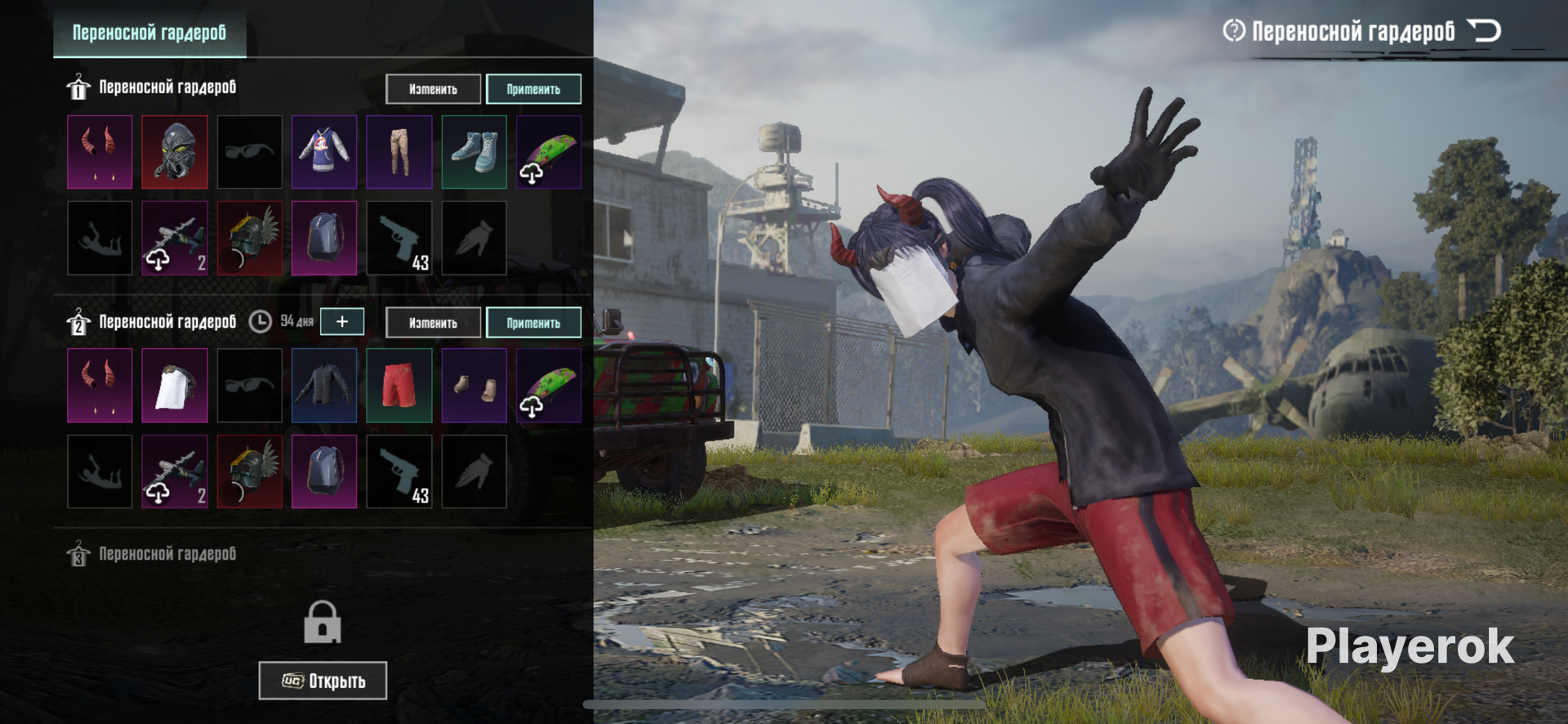
Task: Select the beige foot wraps slot
Action: click(x=474, y=386)
